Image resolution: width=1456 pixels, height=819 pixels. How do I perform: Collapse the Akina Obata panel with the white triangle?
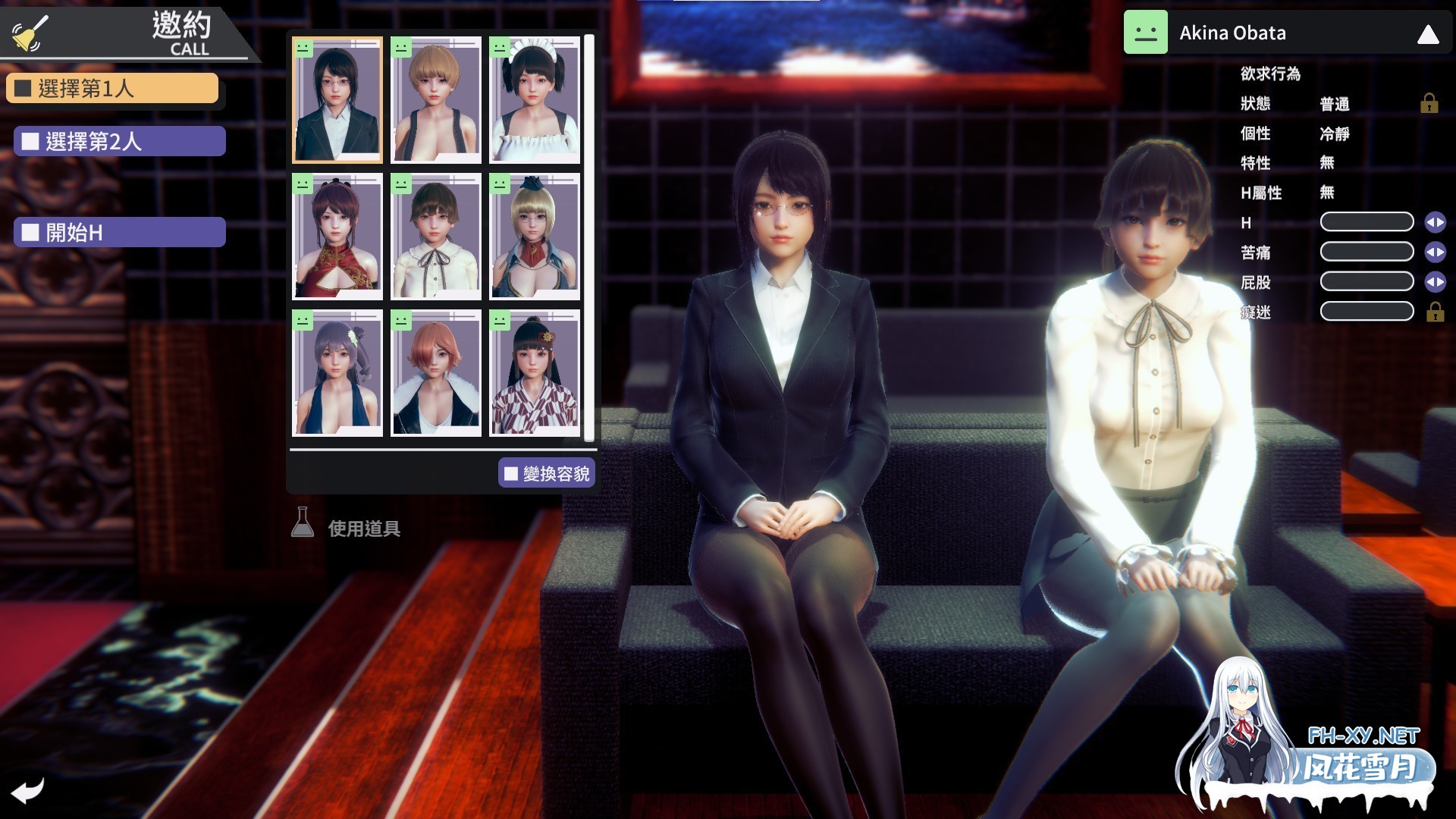pos(1427,33)
